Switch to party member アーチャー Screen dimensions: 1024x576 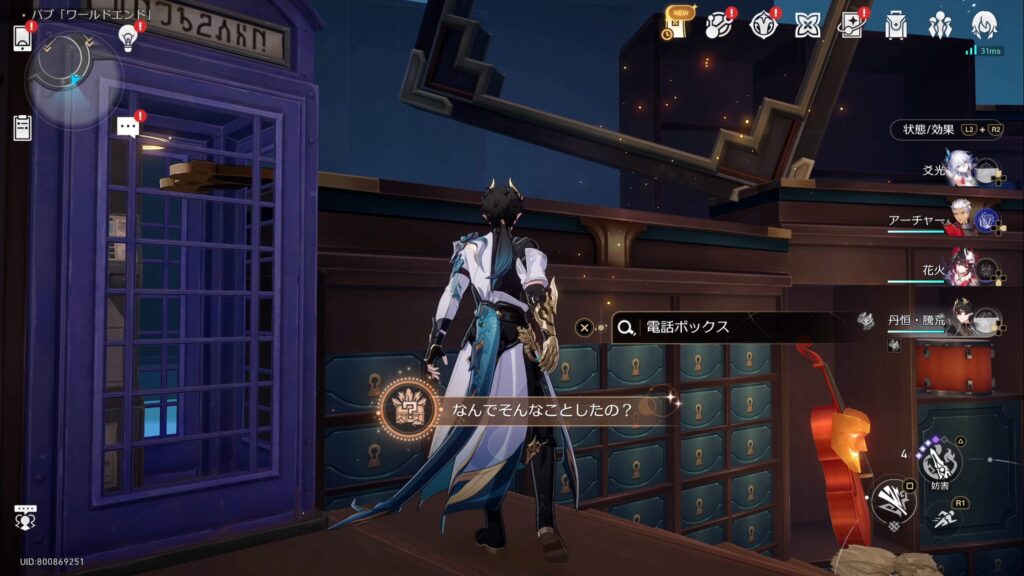click(960, 220)
